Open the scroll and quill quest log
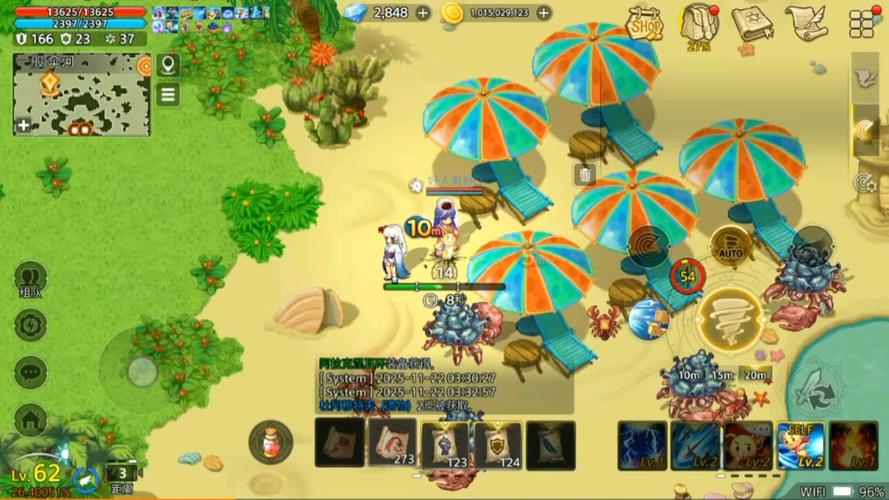 pos(804,22)
